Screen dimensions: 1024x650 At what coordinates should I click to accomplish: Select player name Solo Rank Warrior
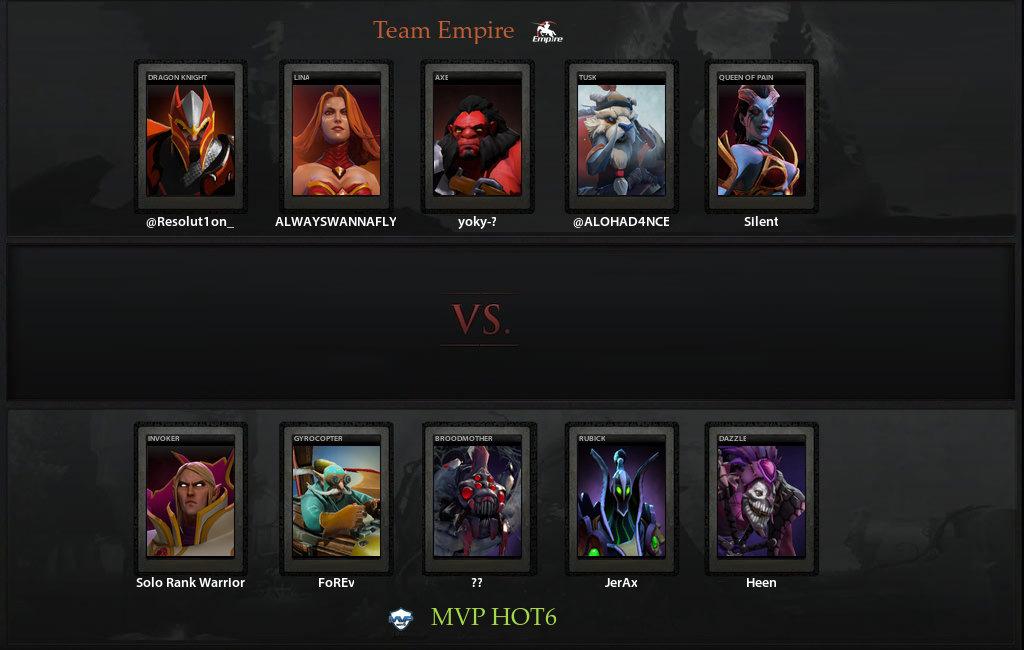click(190, 583)
